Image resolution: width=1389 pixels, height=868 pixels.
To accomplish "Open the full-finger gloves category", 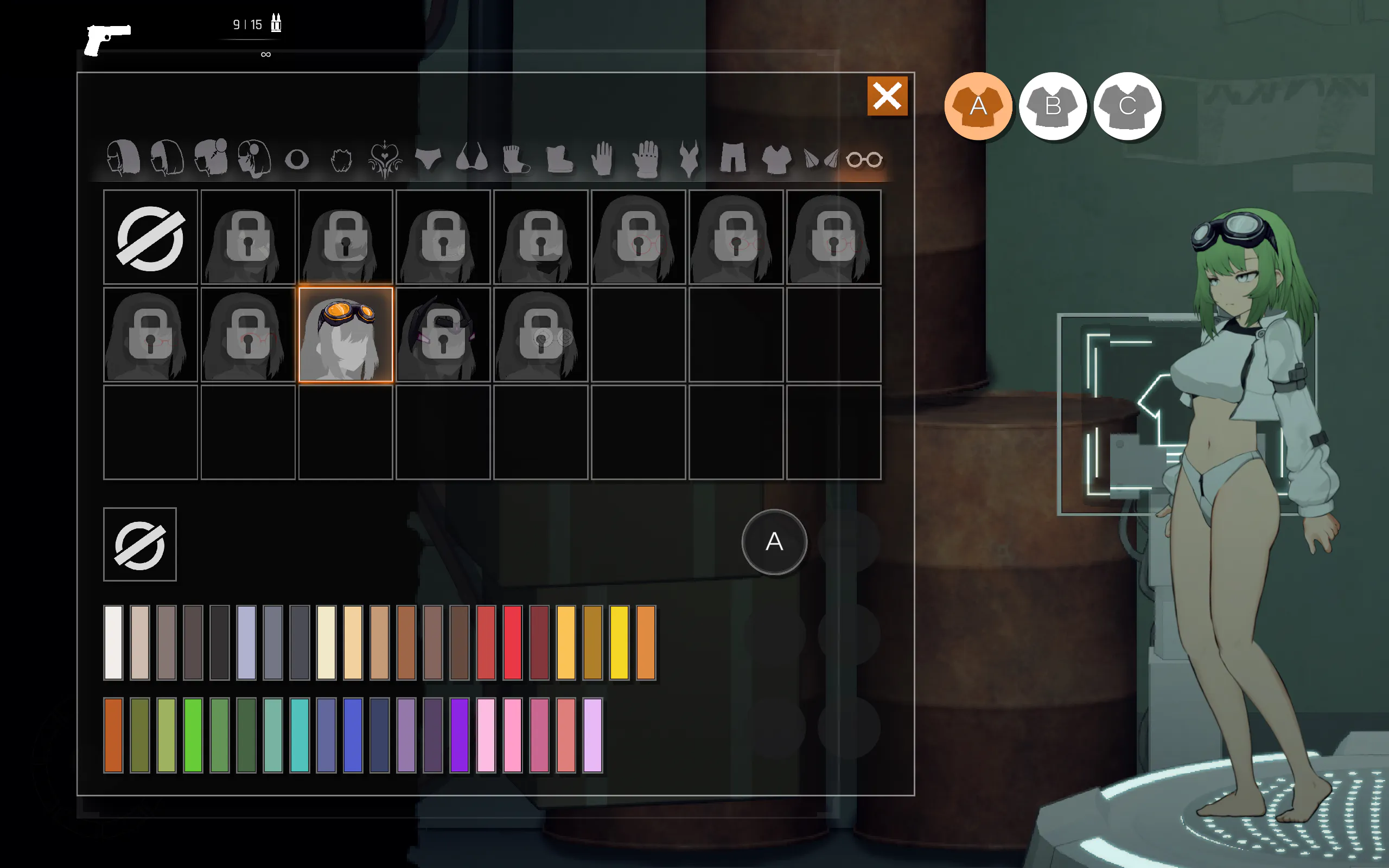I will click(647, 158).
